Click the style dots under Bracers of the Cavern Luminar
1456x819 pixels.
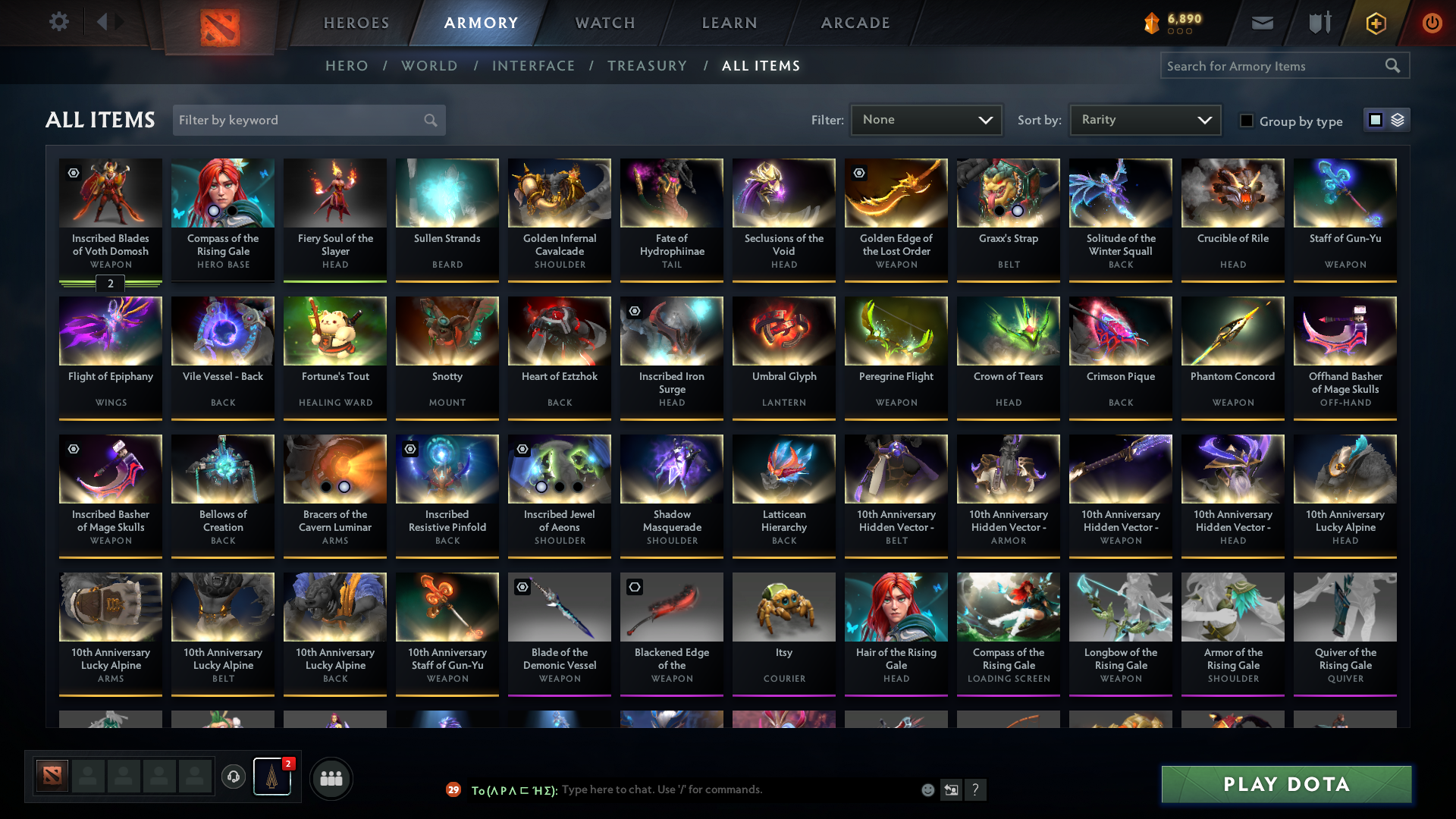pos(335,486)
